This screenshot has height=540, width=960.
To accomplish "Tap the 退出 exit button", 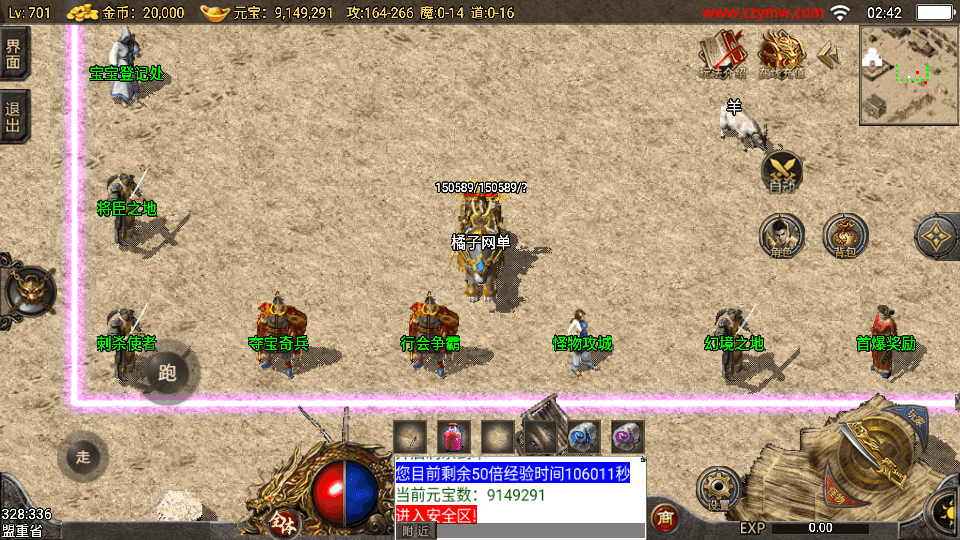I will (14, 116).
